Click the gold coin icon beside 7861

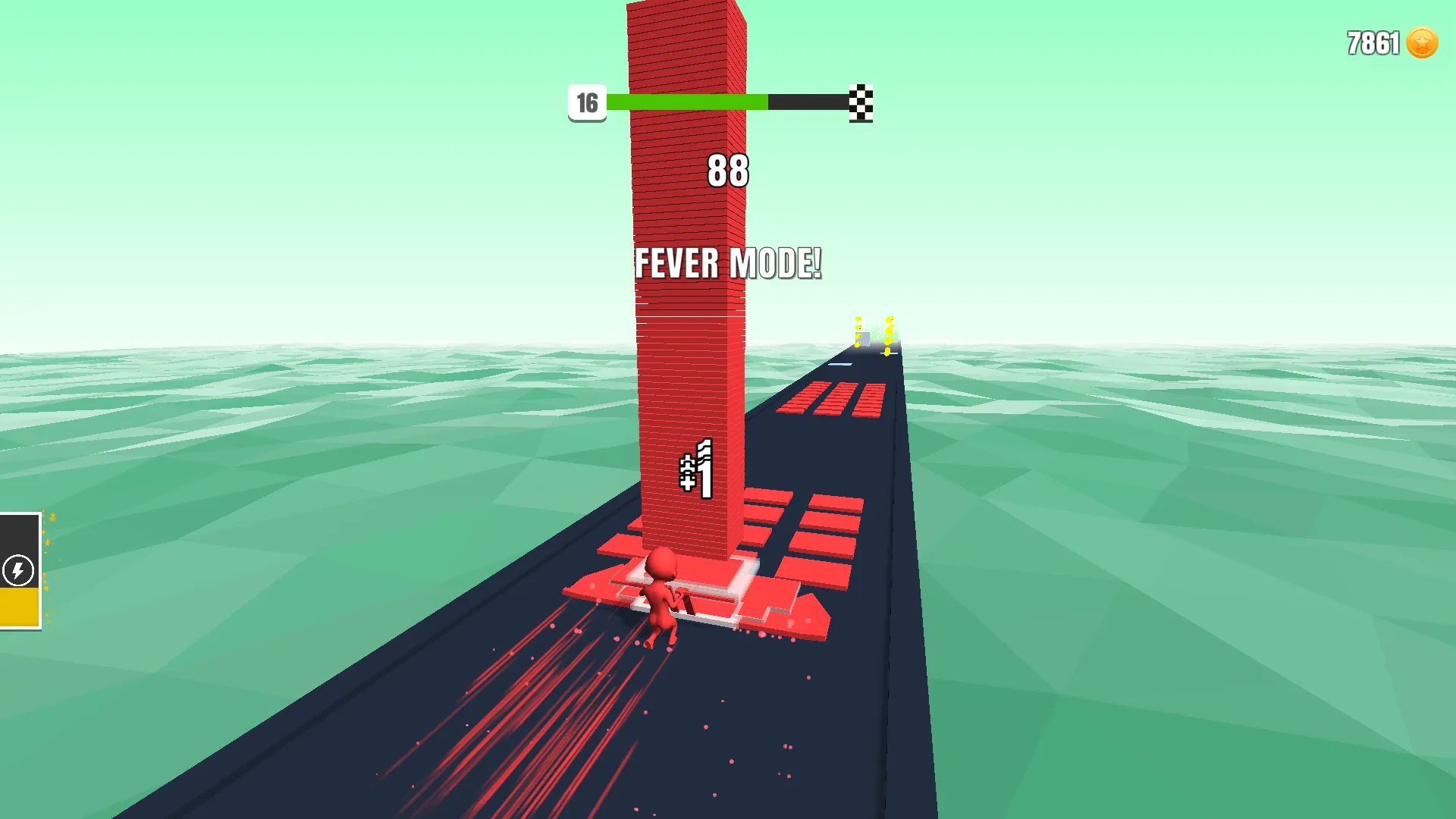pyautogui.click(x=1422, y=43)
